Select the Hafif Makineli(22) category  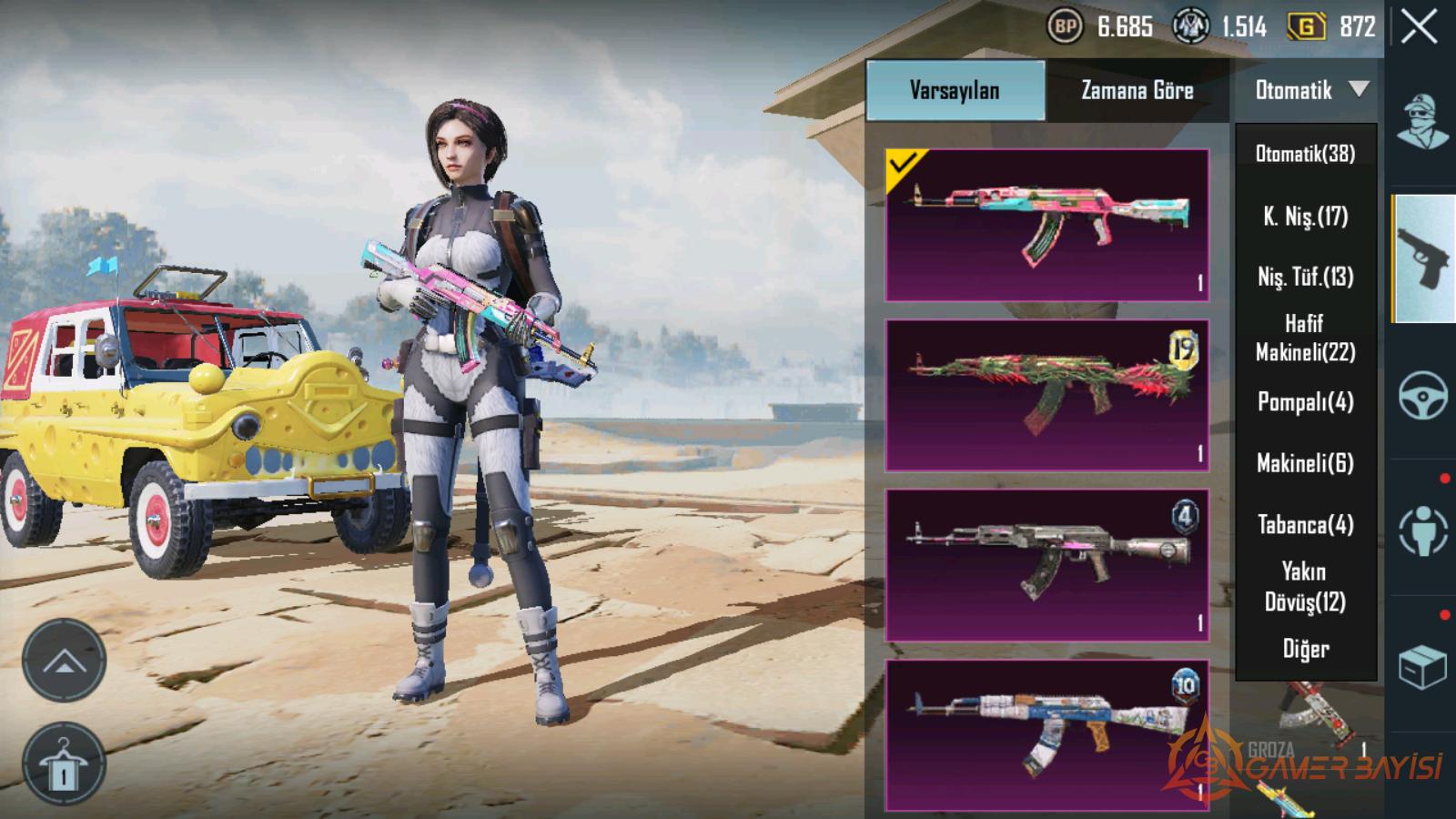[x=1305, y=338]
